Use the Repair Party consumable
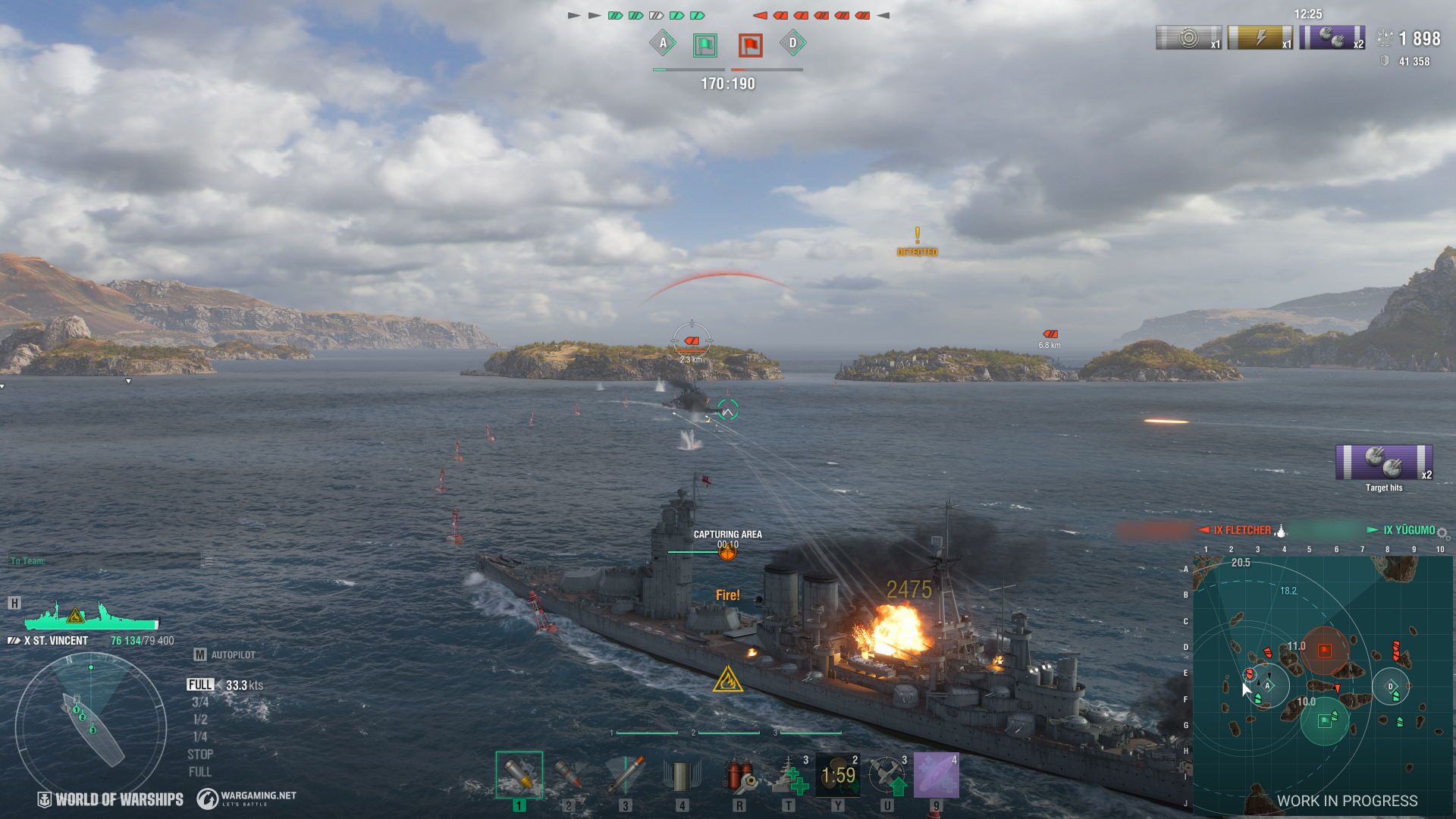 pyautogui.click(x=789, y=775)
